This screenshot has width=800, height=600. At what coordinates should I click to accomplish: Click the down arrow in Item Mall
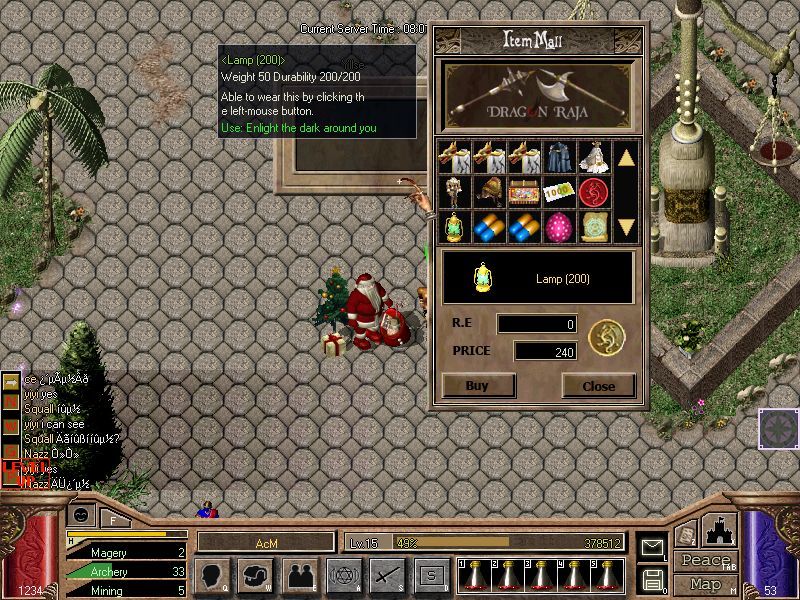pyautogui.click(x=625, y=226)
